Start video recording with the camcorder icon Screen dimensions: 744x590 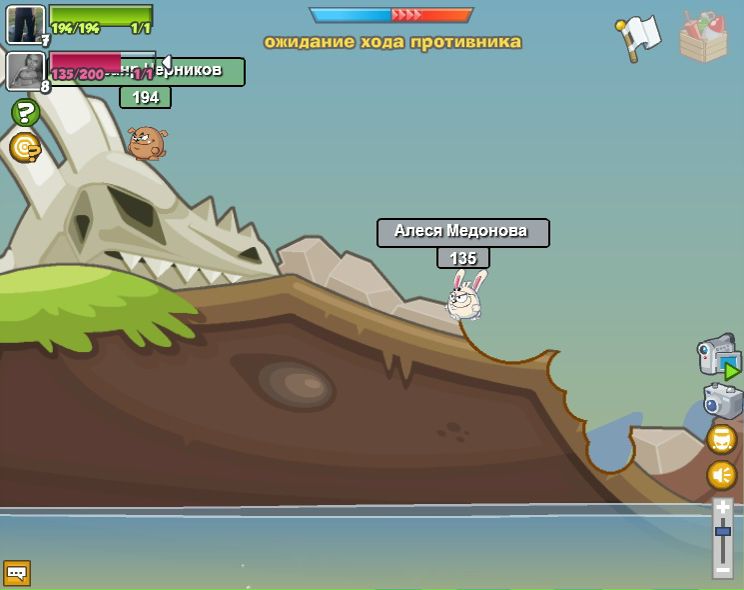(x=717, y=356)
